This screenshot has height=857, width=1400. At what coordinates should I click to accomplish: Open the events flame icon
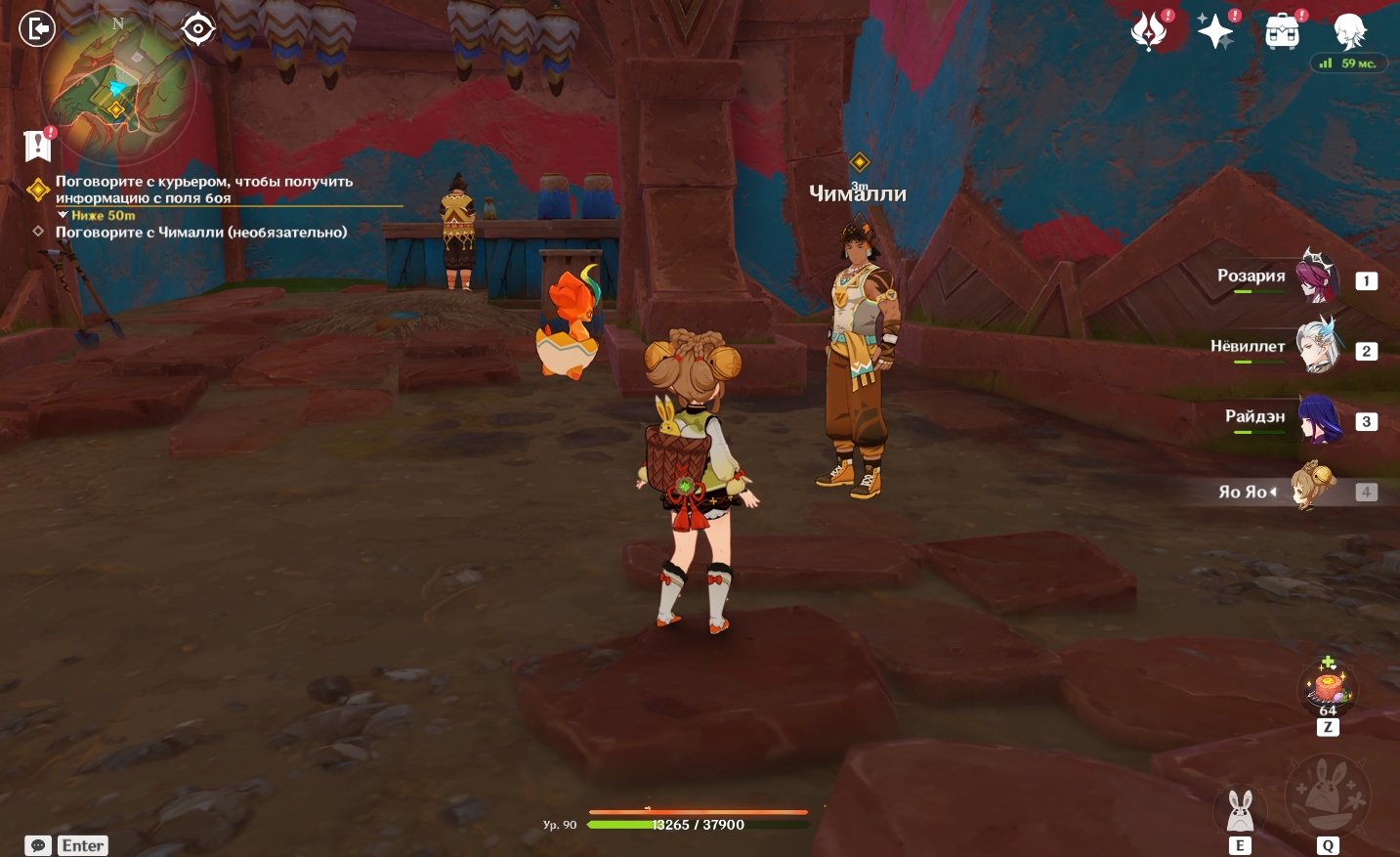(1149, 31)
